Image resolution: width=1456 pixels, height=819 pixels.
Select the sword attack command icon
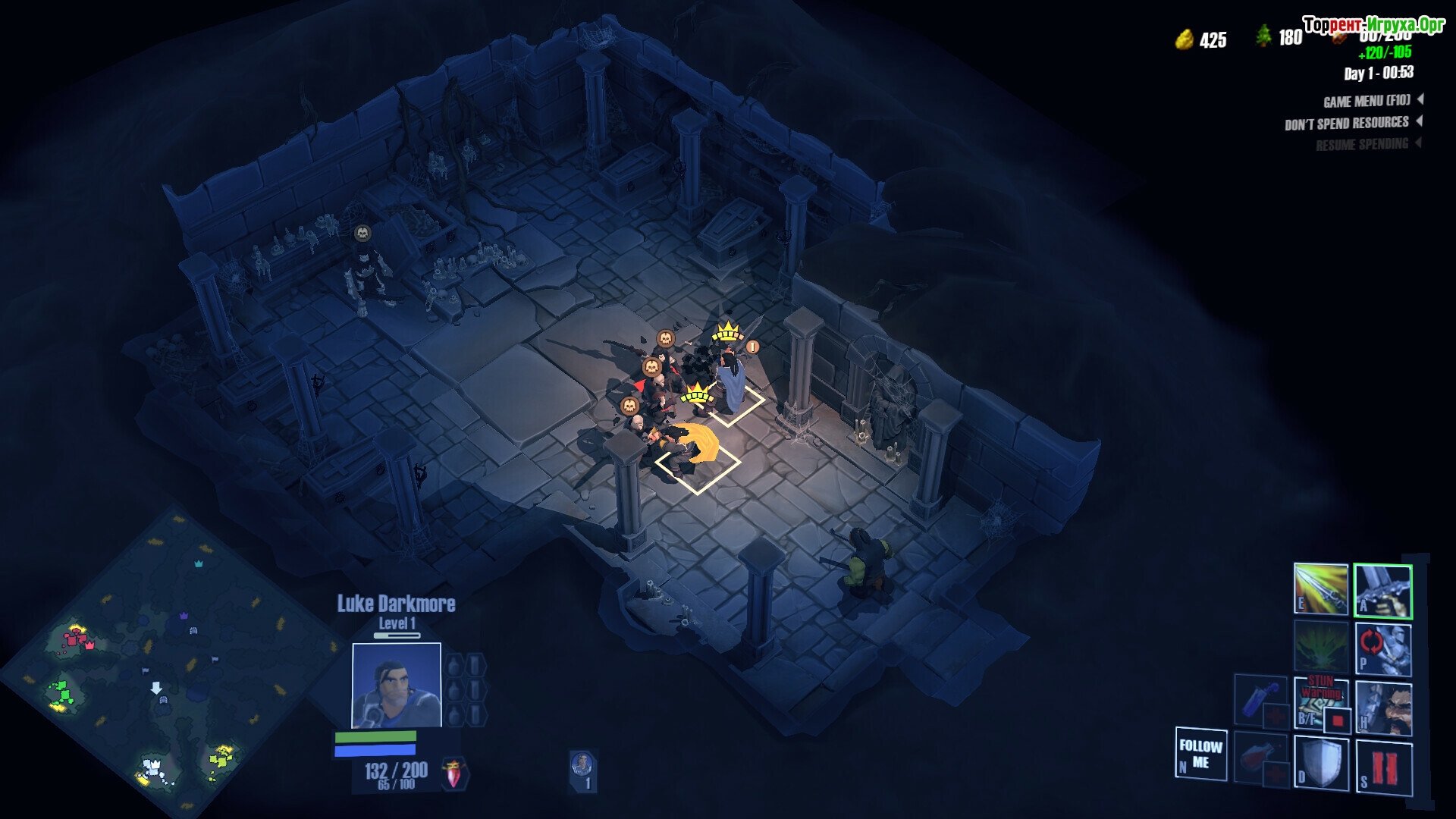pos(1382,590)
